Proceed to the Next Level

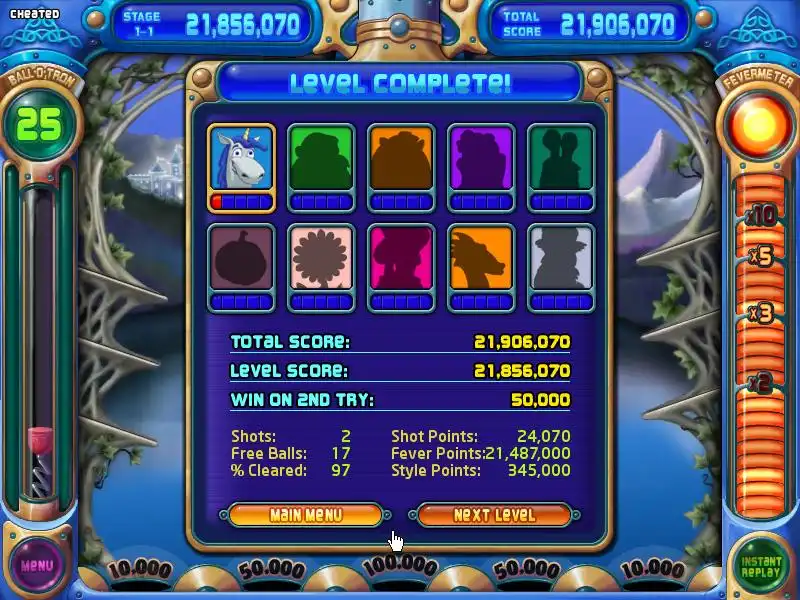tap(494, 515)
